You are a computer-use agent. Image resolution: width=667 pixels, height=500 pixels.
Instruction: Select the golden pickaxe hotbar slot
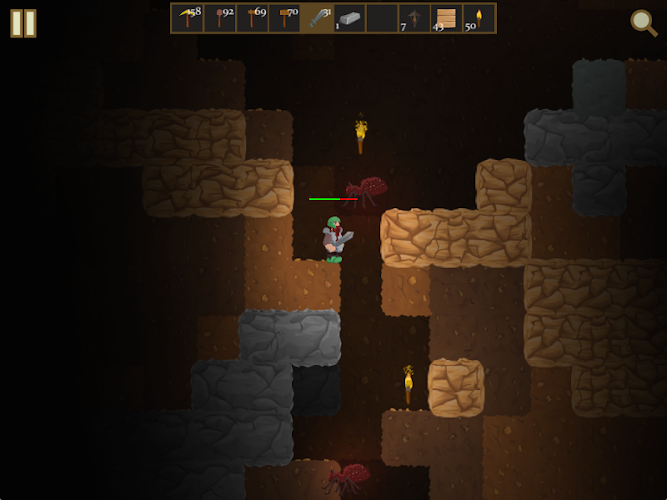pyautogui.click(x=187, y=18)
